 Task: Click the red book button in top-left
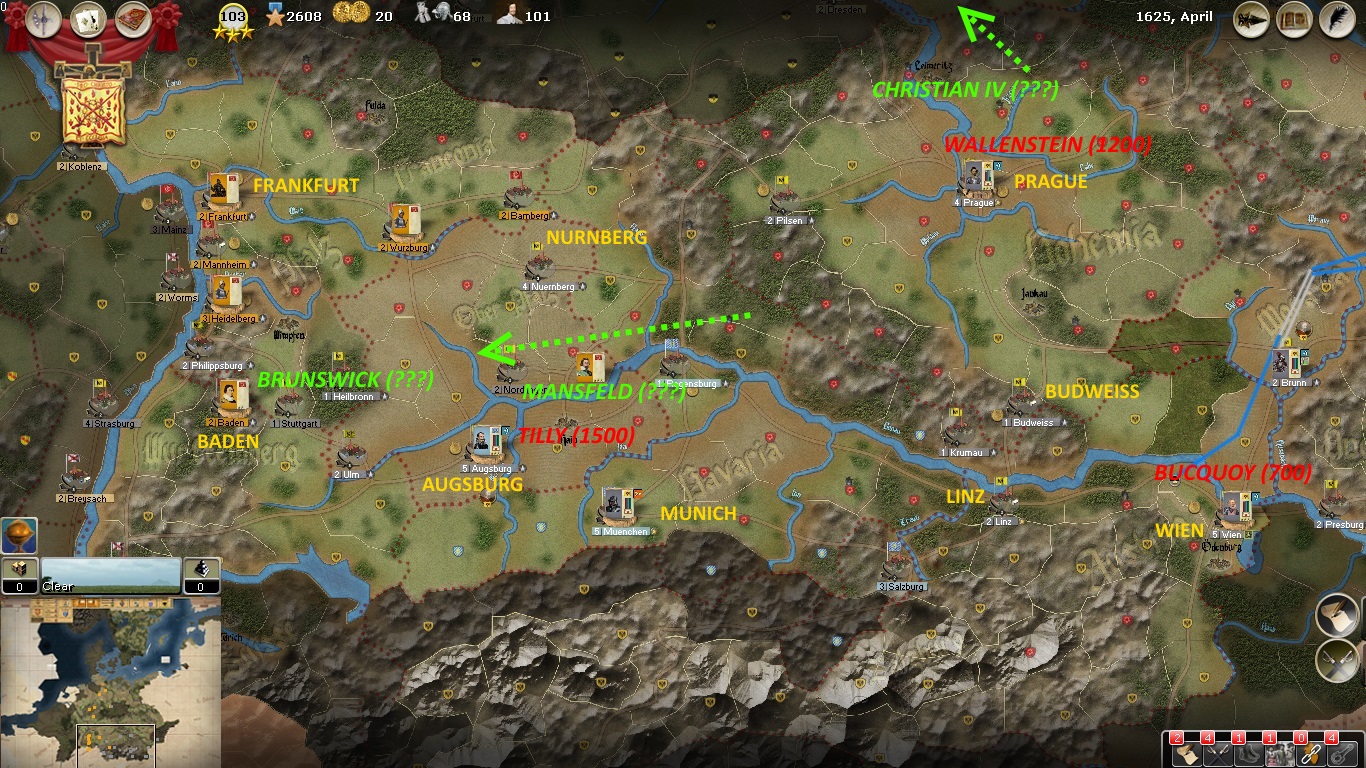click(x=133, y=18)
